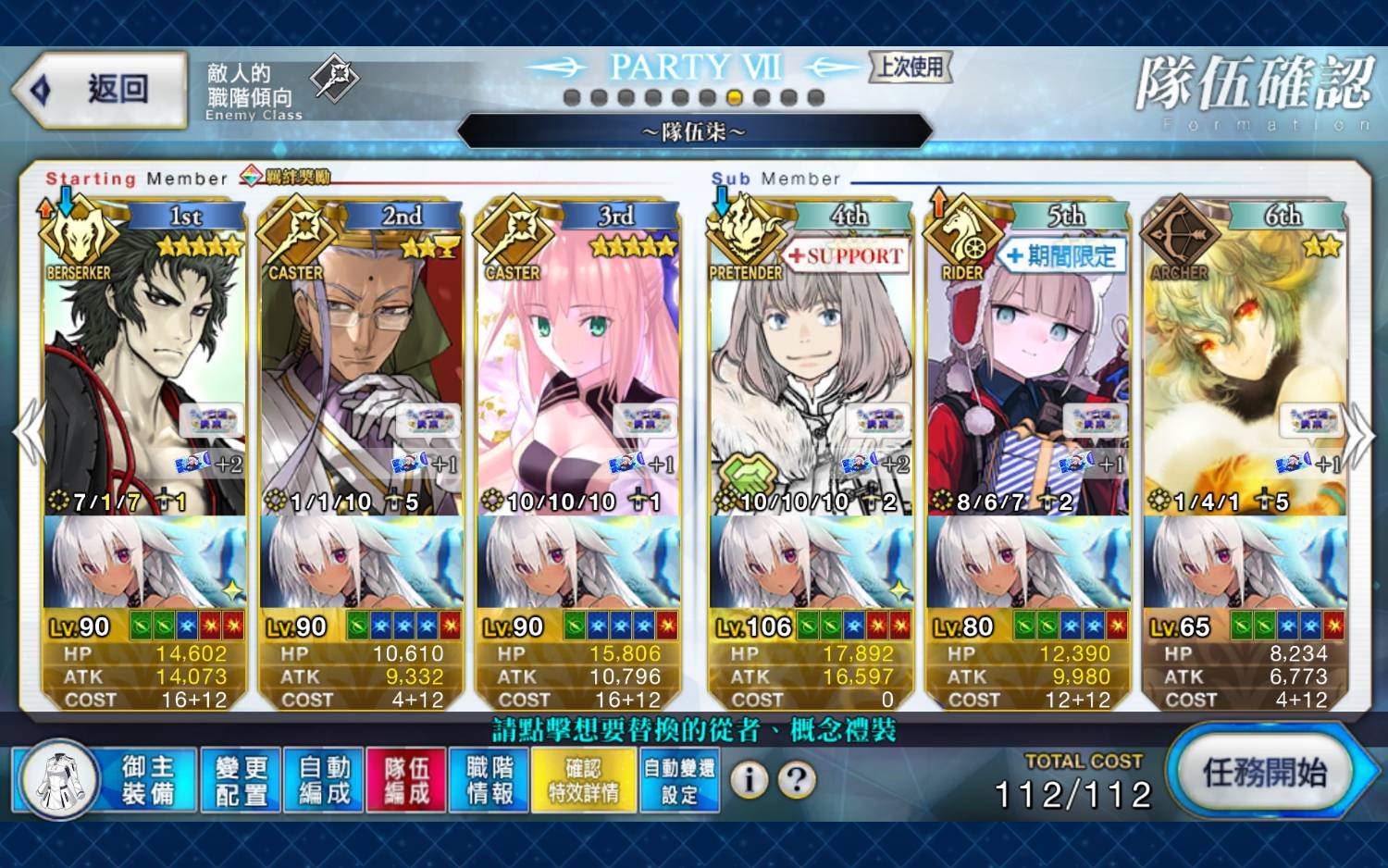Select the 6th slot Archer servant card

pos(1245,370)
